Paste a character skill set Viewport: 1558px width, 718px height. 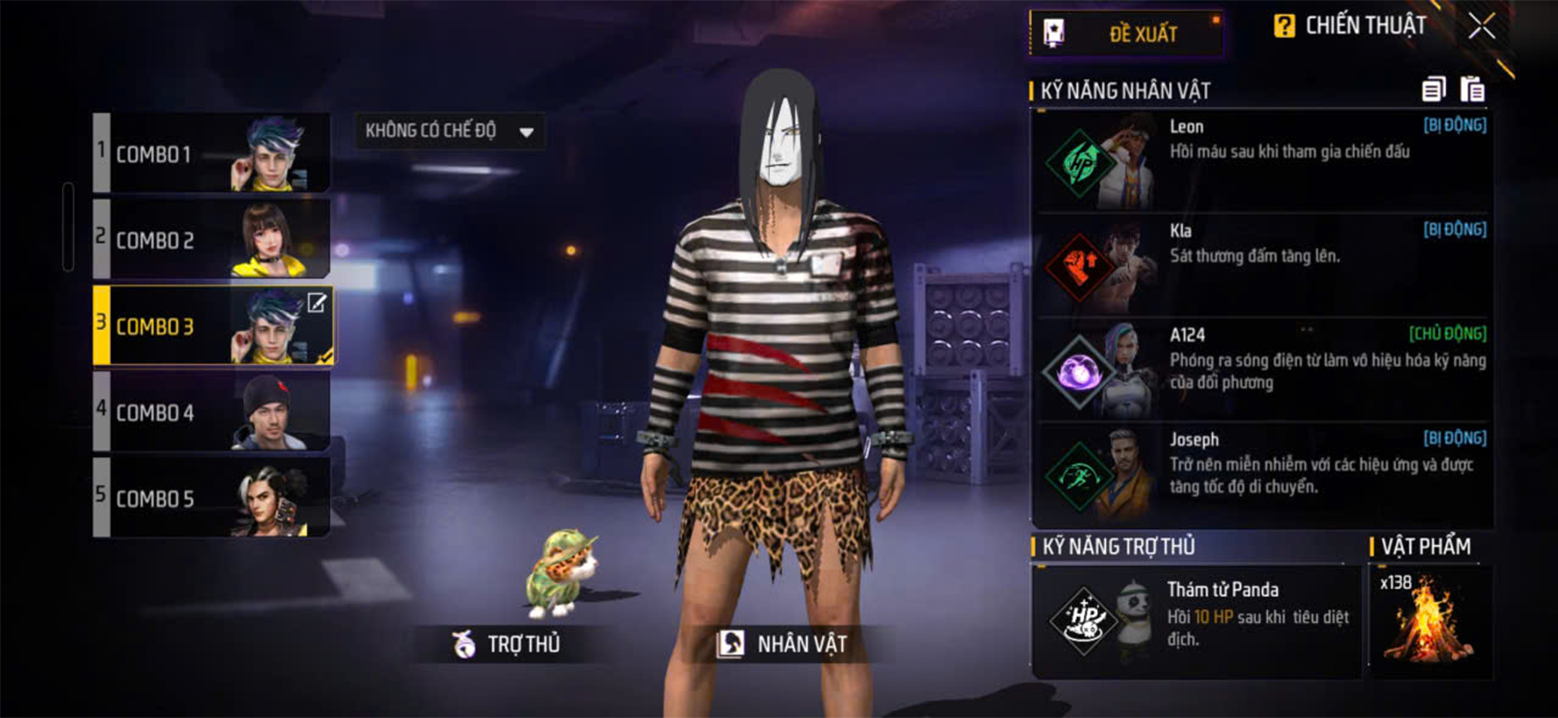pyautogui.click(x=1472, y=90)
